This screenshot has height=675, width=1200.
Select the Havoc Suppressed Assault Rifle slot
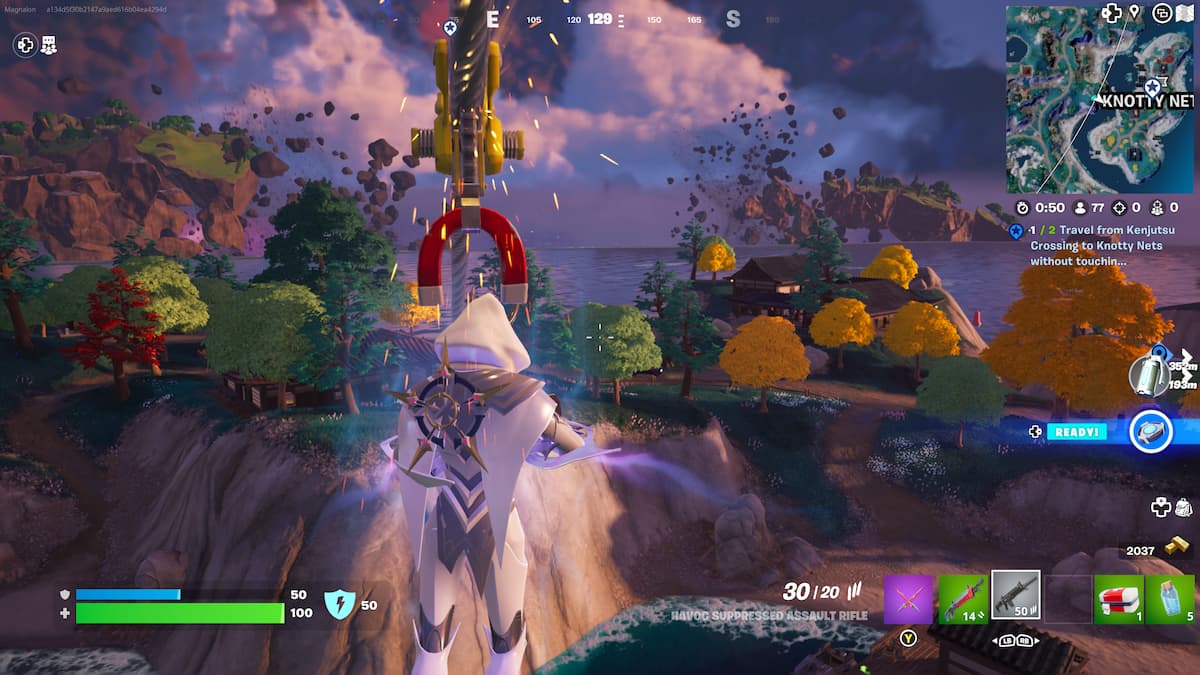1015,595
